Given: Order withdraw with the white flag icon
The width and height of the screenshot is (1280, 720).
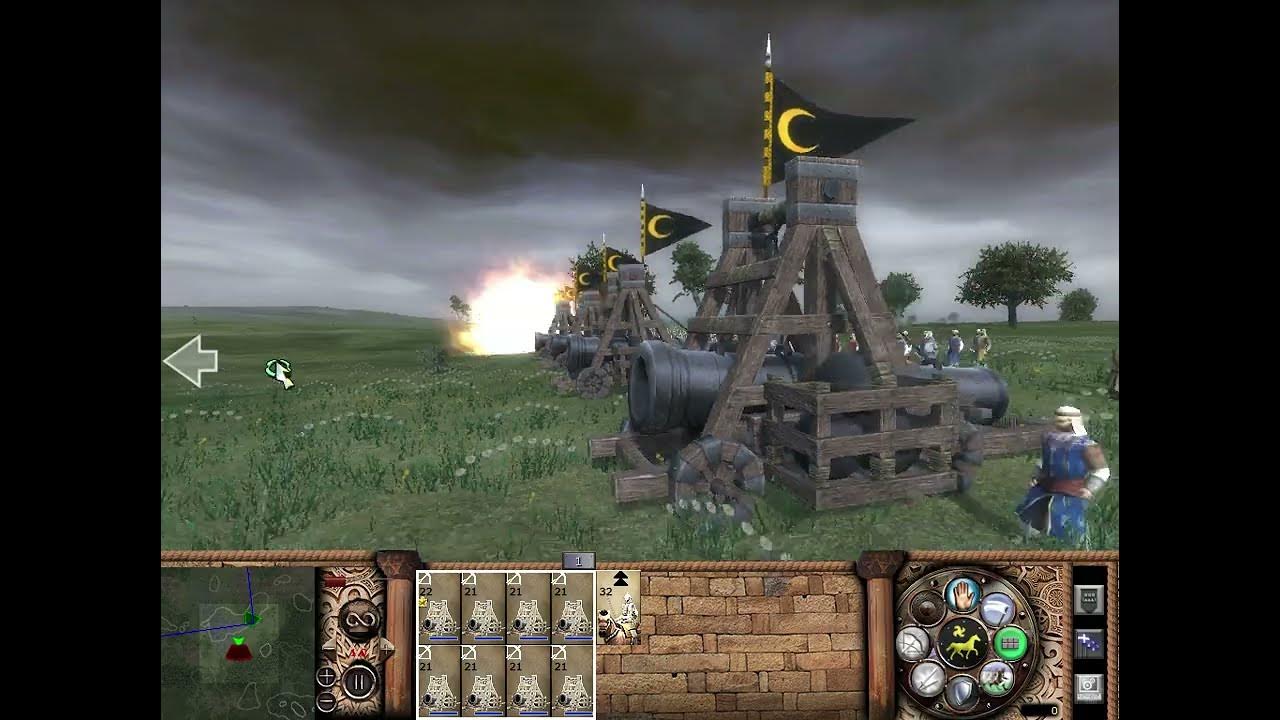Looking at the screenshot, I should (x=996, y=609).
